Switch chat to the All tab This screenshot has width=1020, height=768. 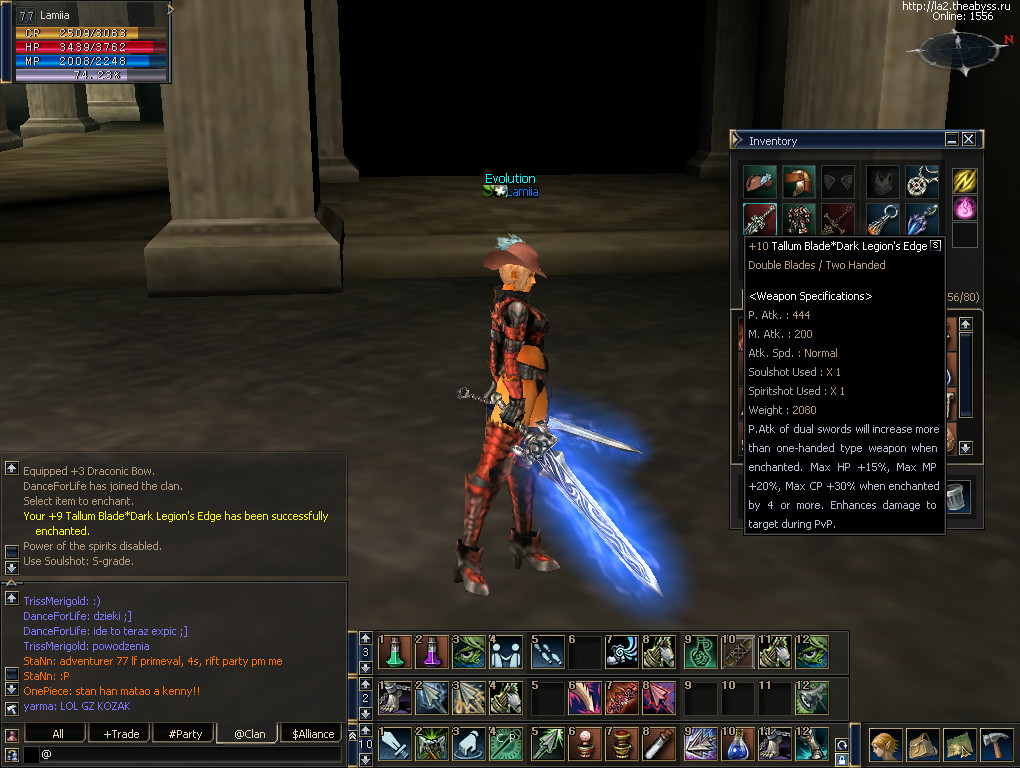coord(58,733)
